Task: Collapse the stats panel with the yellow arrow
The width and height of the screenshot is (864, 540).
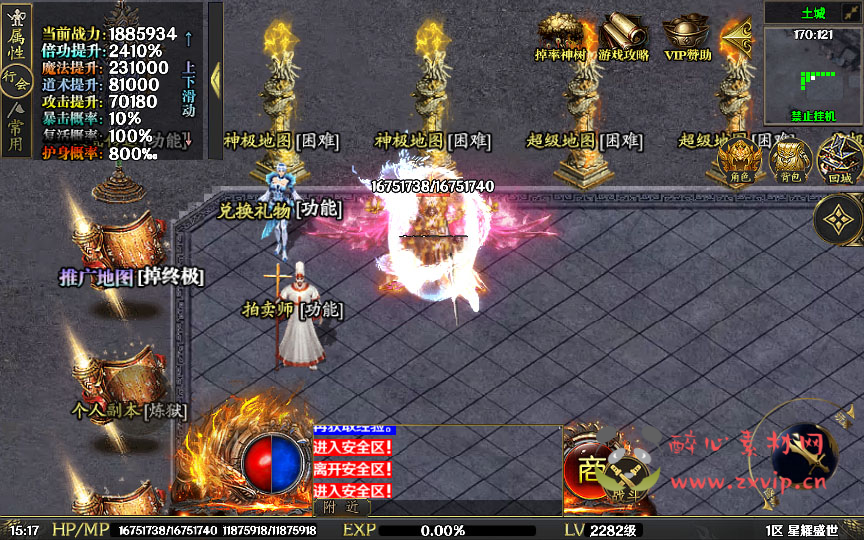Action: point(214,80)
